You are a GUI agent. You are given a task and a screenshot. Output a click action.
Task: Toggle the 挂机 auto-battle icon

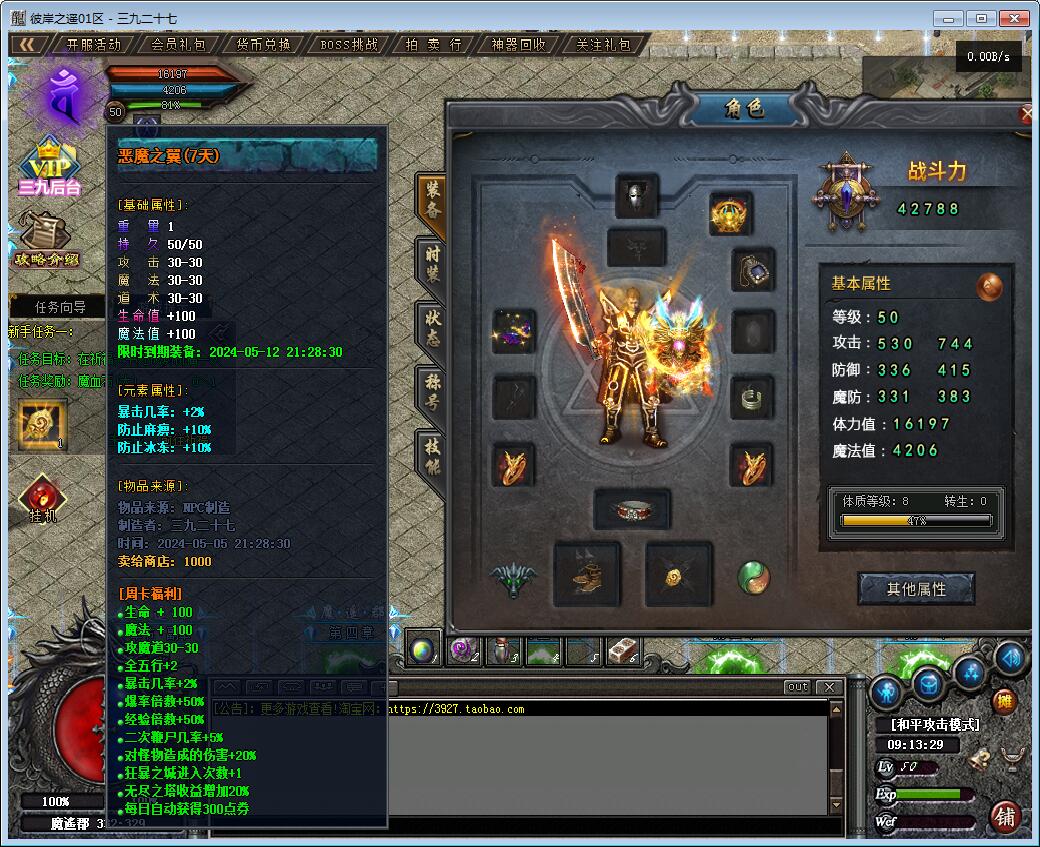(x=42, y=498)
